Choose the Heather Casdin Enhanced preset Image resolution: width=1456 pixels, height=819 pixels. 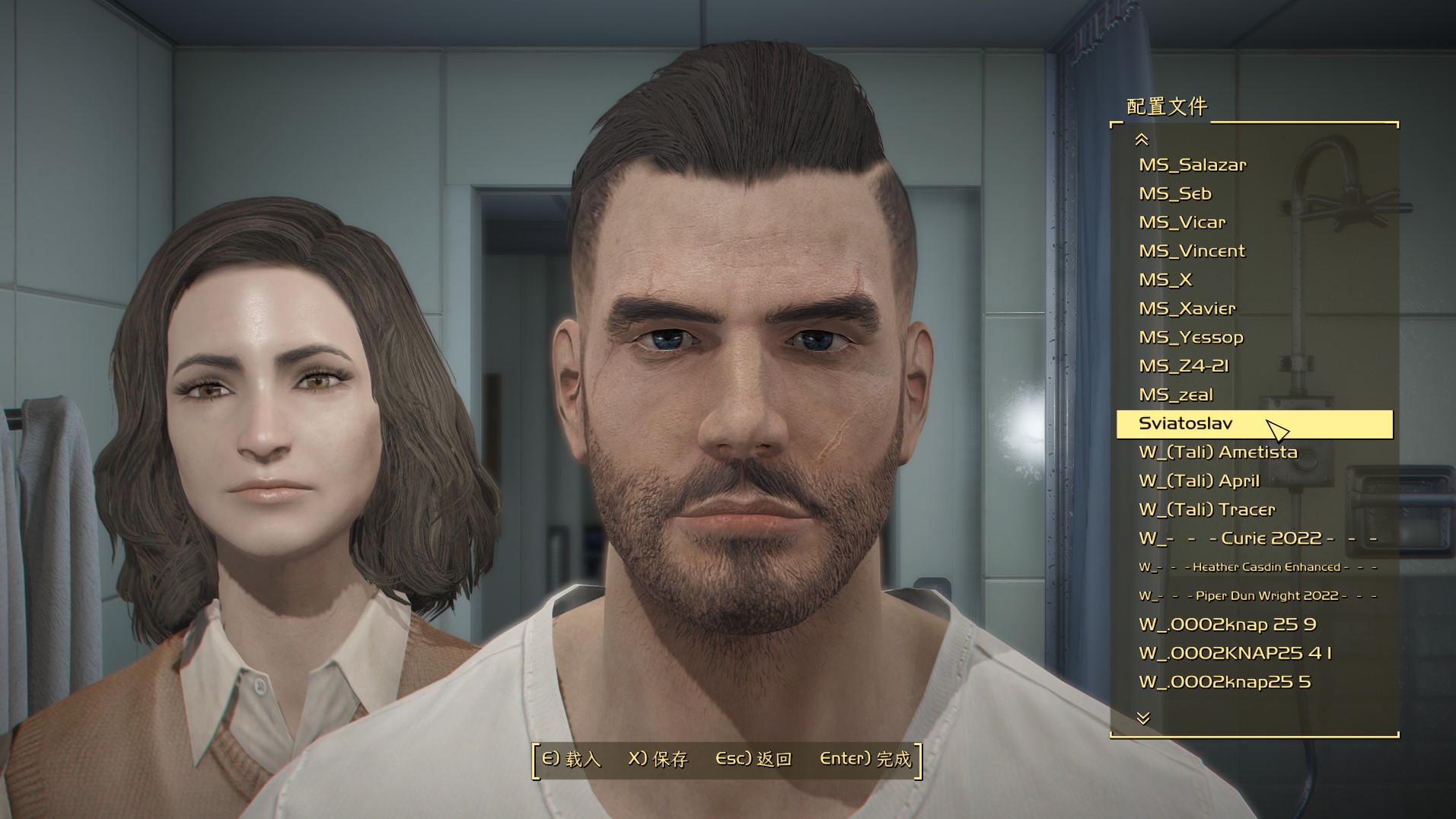pyautogui.click(x=1257, y=567)
